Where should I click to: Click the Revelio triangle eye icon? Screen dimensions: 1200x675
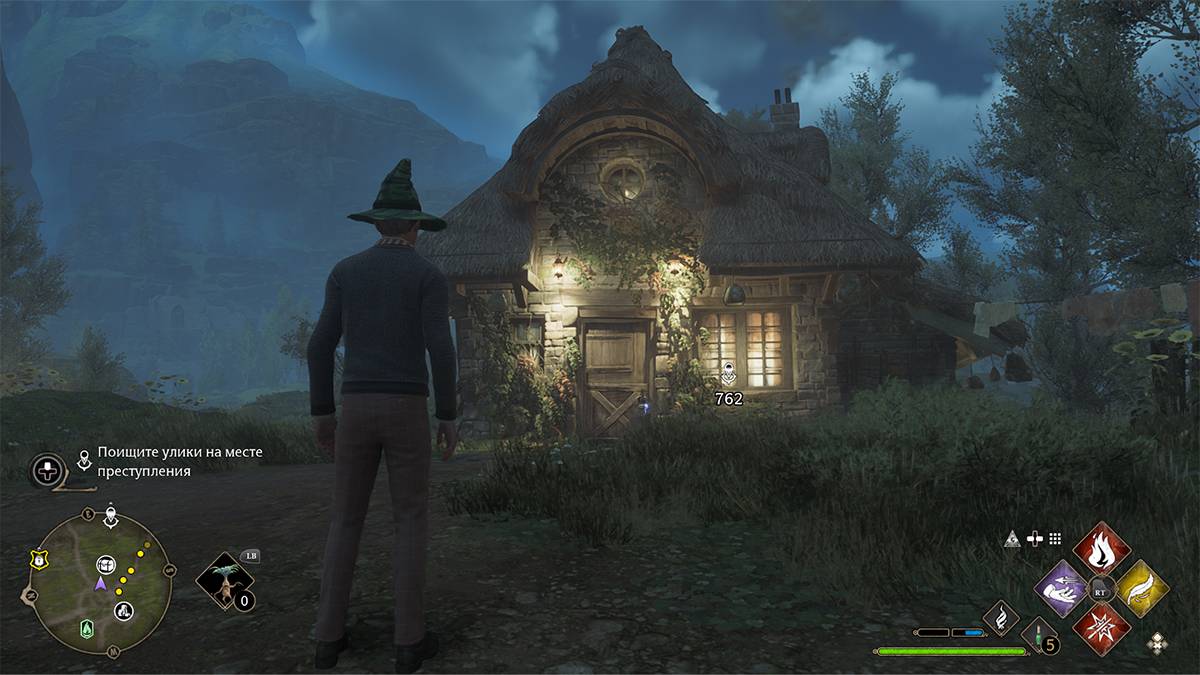[x=1012, y=539]
